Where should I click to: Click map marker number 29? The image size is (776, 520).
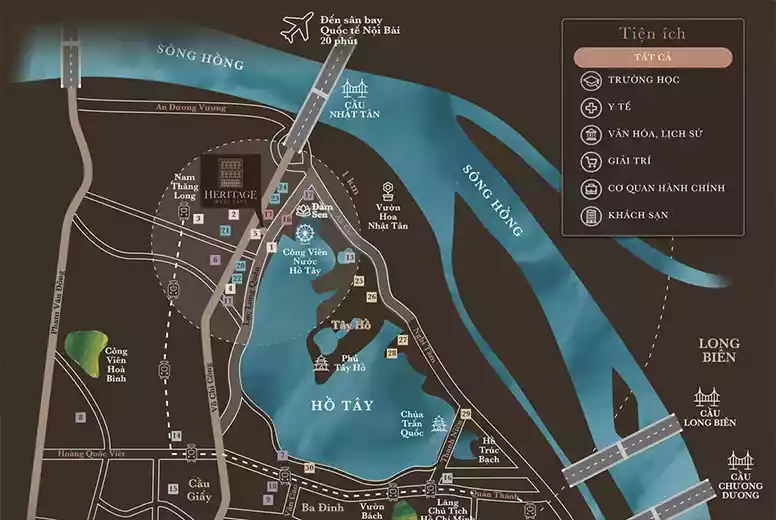[466, 414]
